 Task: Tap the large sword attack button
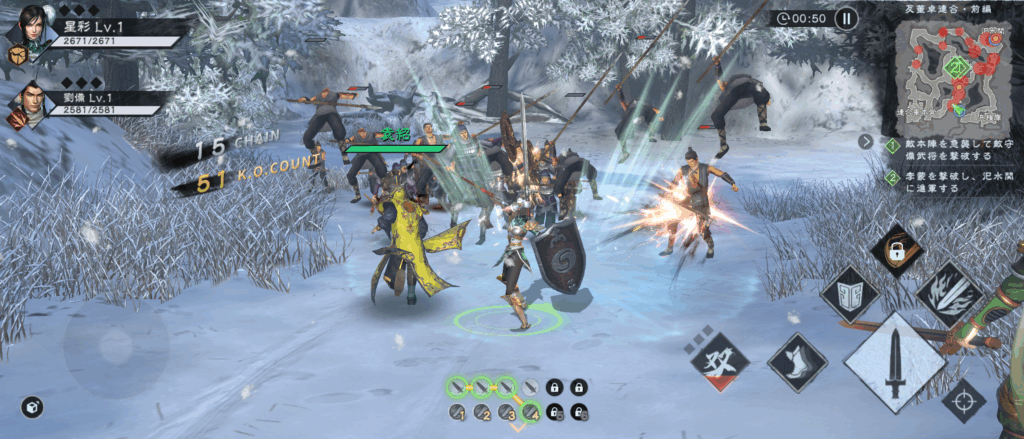point(894,362)
